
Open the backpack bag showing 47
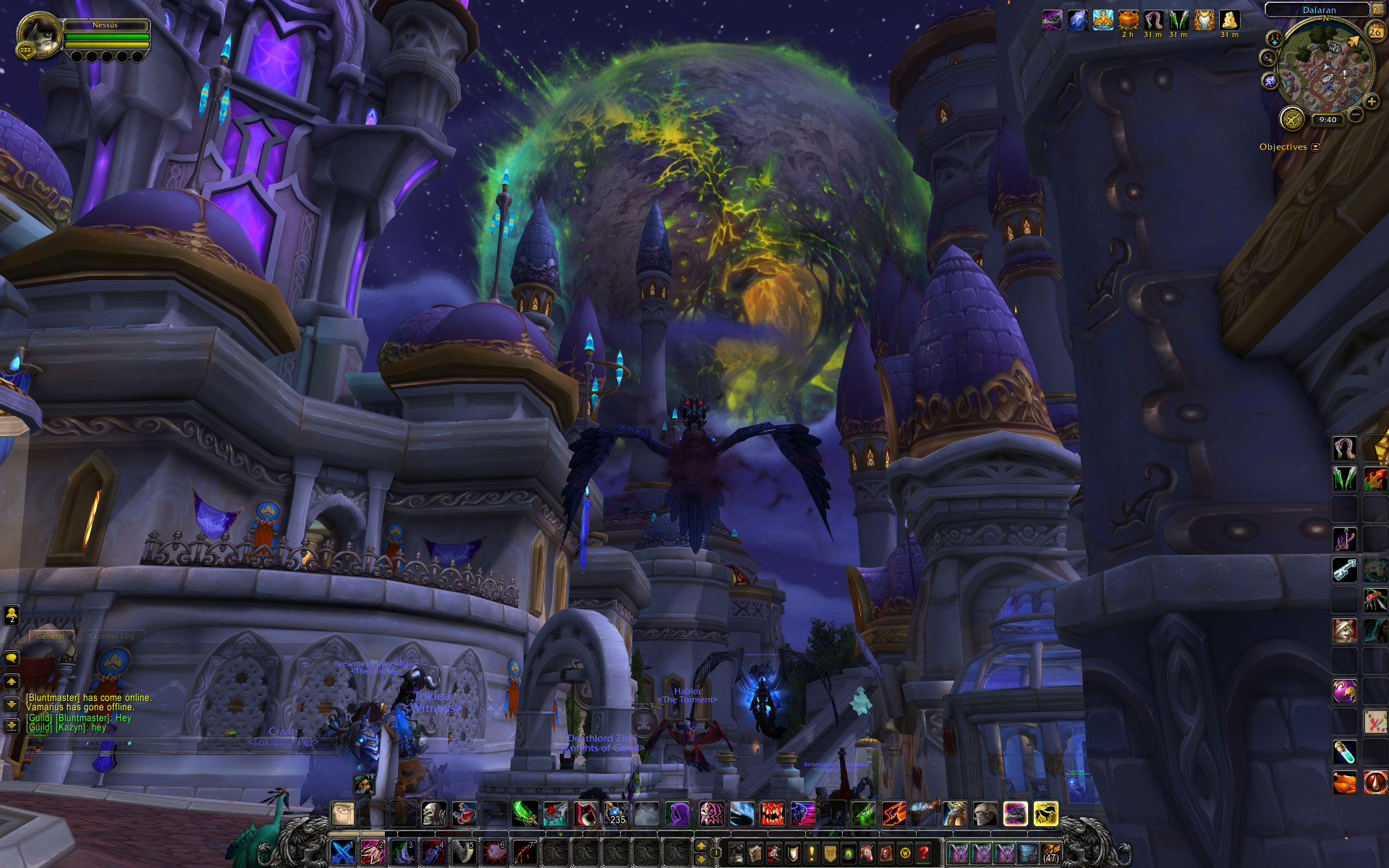[1050, 853]
